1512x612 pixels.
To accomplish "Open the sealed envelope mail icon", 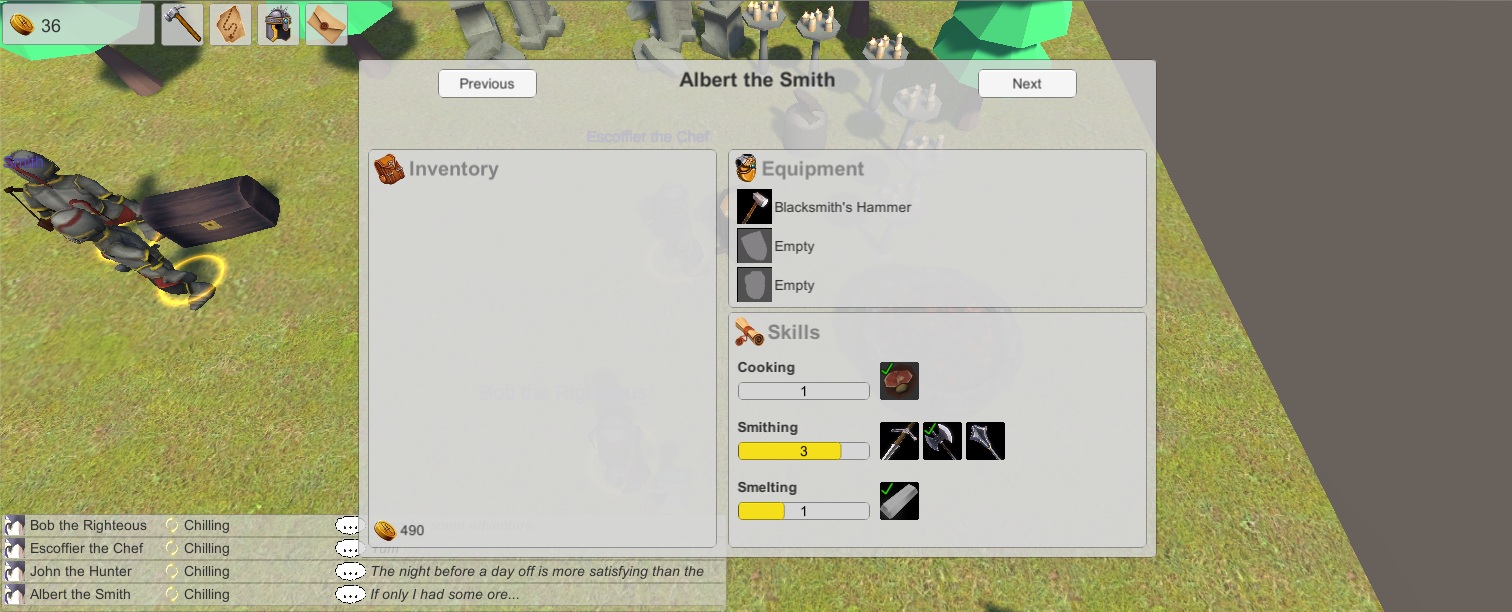I will [326, 24].
